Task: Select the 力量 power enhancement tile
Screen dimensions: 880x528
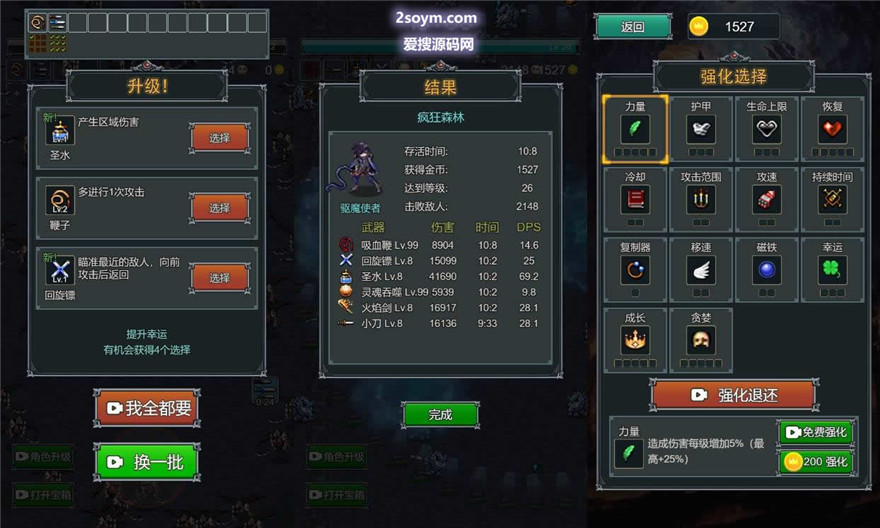Action: (x=635, y=129)
